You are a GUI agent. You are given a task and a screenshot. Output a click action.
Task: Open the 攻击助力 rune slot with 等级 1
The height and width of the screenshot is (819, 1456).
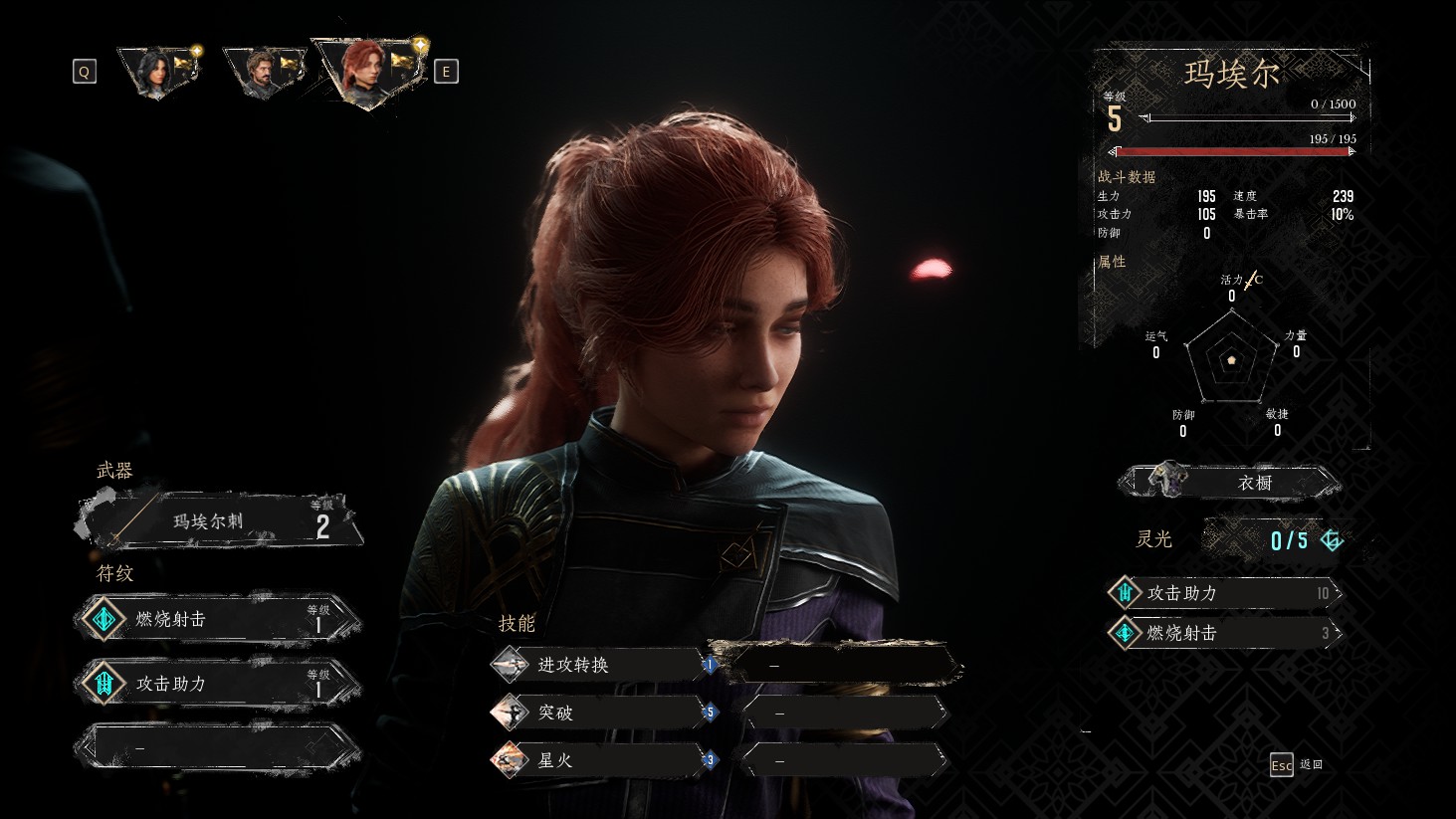coord(219,684)
